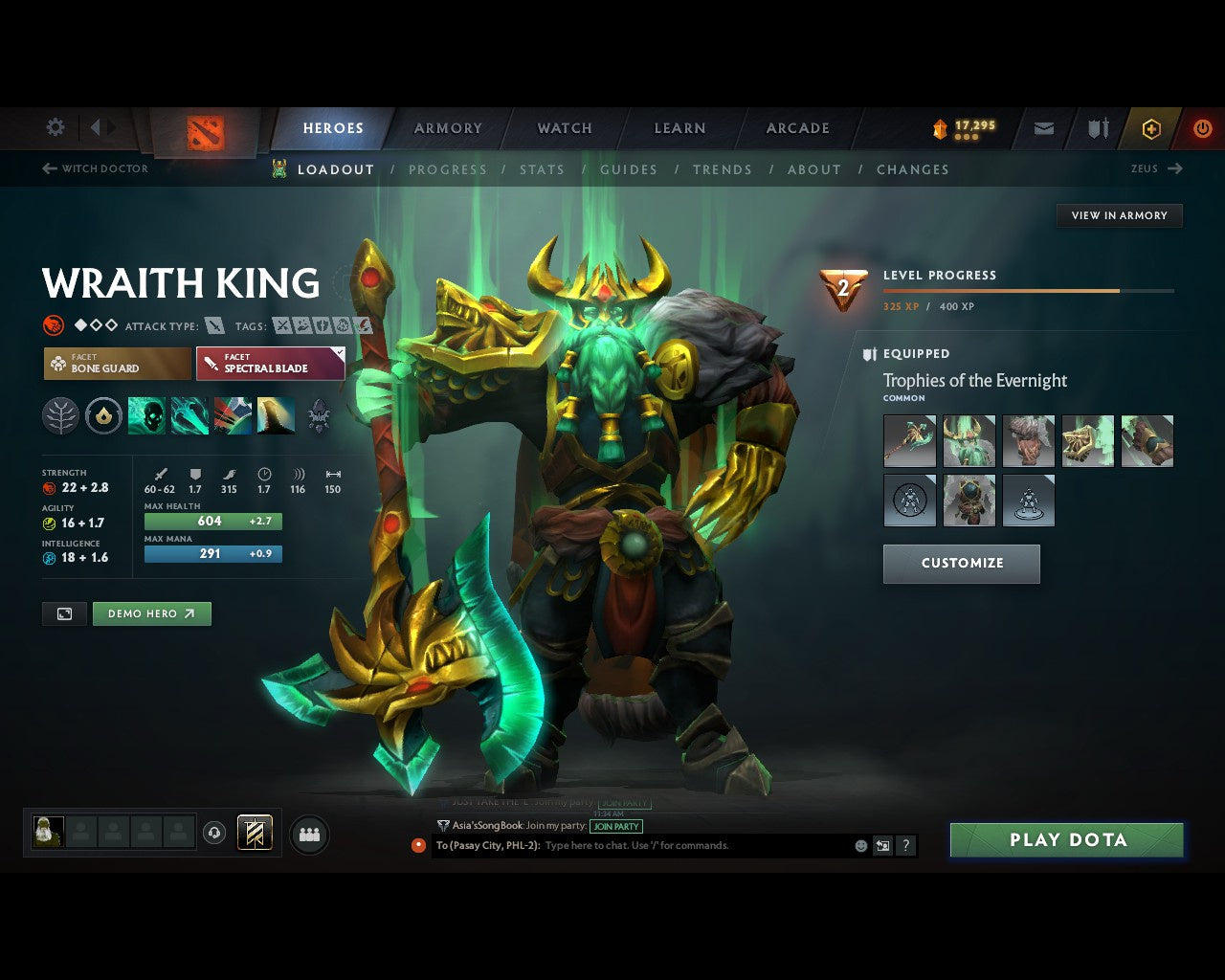Viewport: 1225px width, 980px height.
Task: Select the Wraithfire Blast skull ability icon
Action: [146, 414]
